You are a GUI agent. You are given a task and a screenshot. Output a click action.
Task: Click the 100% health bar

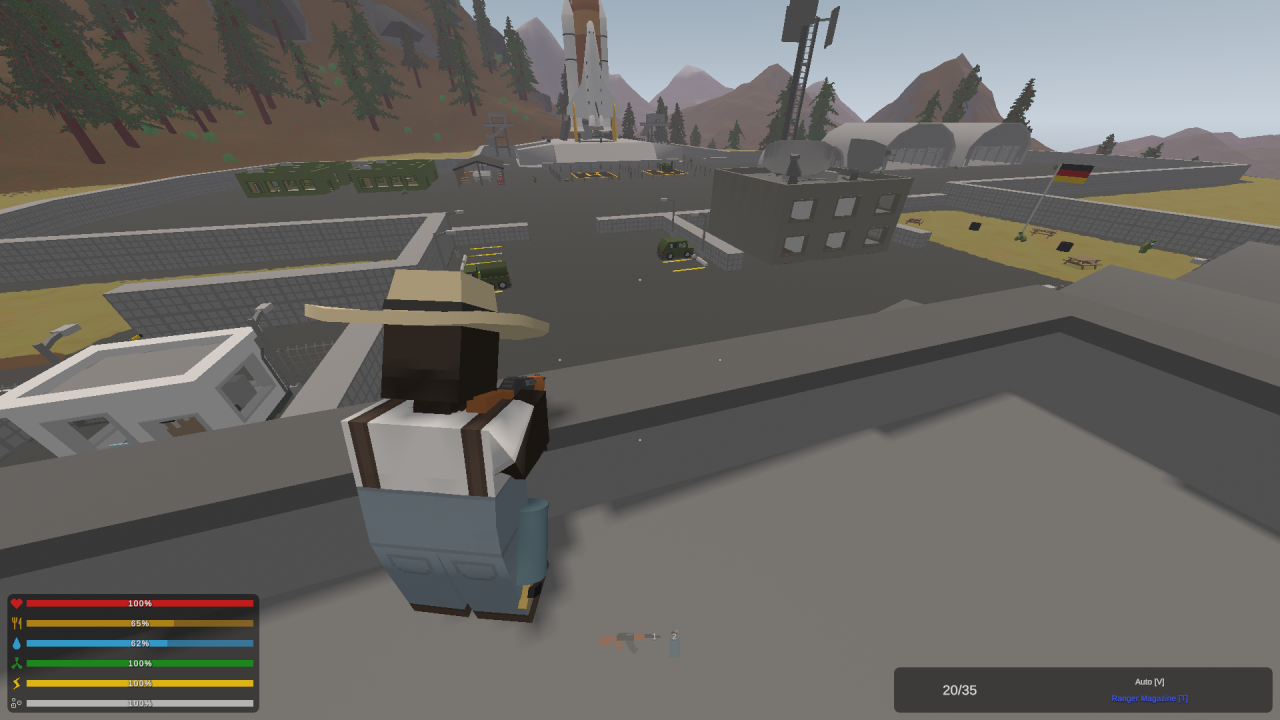(140, 603)
